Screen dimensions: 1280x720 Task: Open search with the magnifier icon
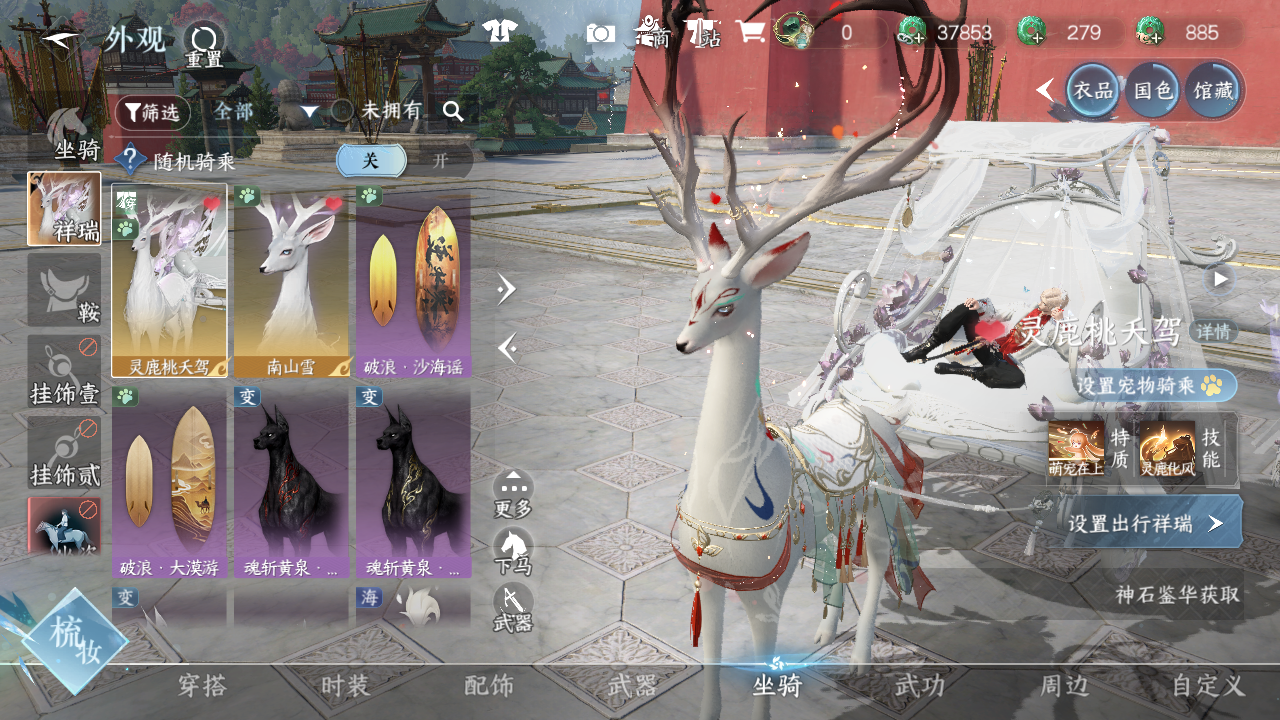click(453, 111)
